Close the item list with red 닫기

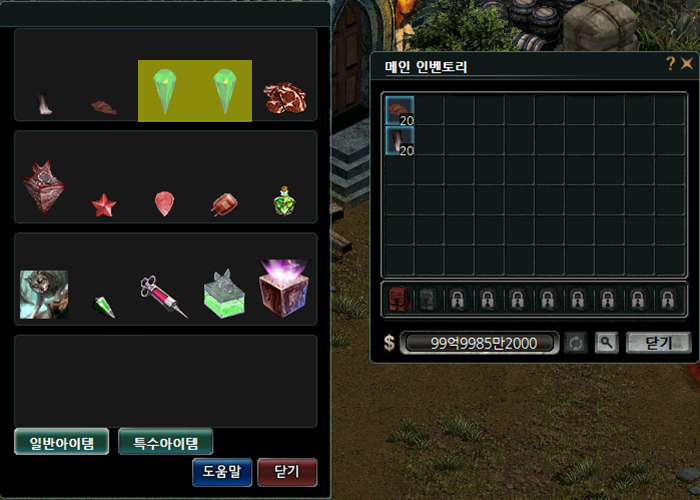[287, 472]
